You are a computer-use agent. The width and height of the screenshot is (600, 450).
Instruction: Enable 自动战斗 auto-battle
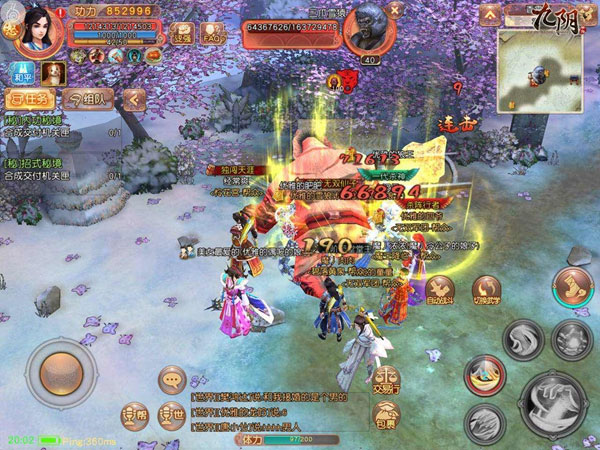(x=440, y=289)
